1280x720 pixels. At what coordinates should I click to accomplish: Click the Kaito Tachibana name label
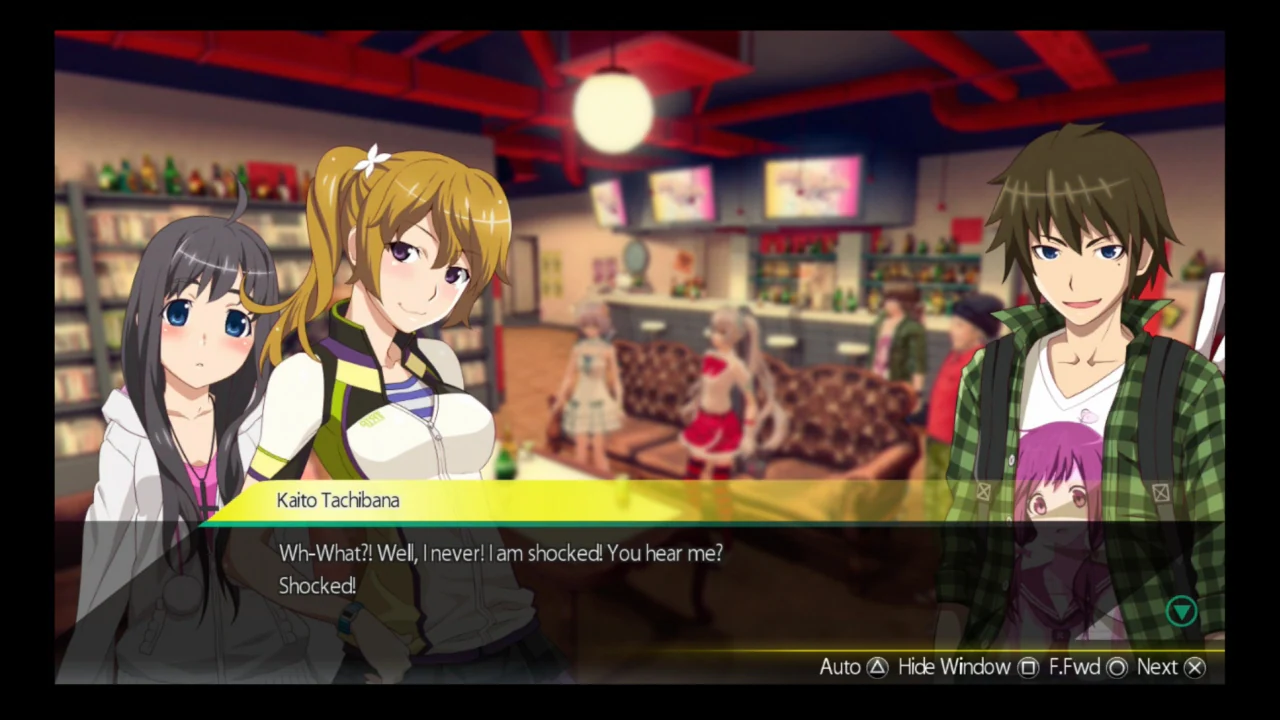pyautogui.click(x=337, y=500)
